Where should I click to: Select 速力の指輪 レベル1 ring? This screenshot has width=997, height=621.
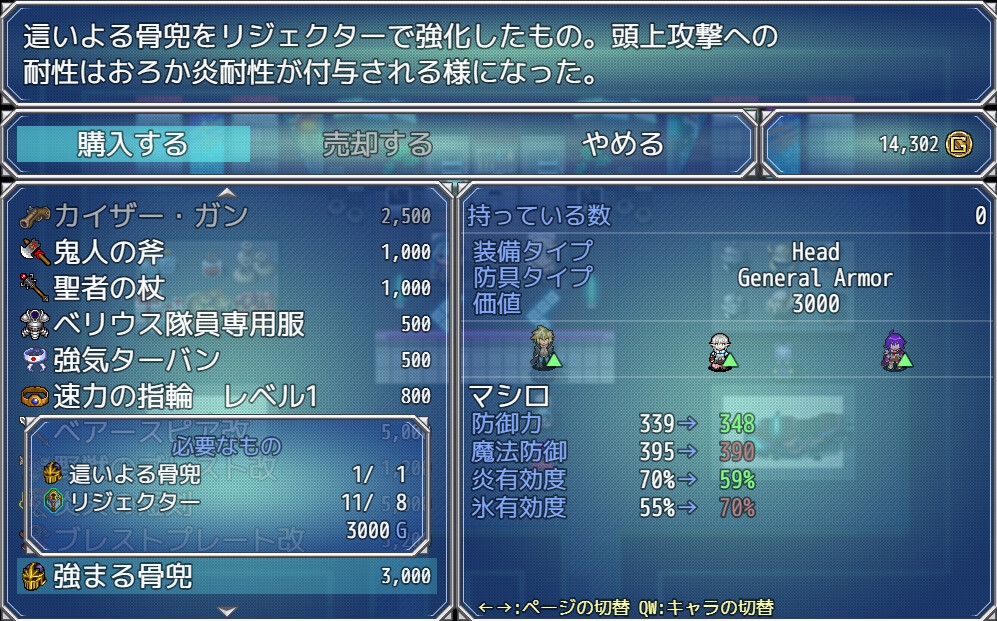[226, 396]
